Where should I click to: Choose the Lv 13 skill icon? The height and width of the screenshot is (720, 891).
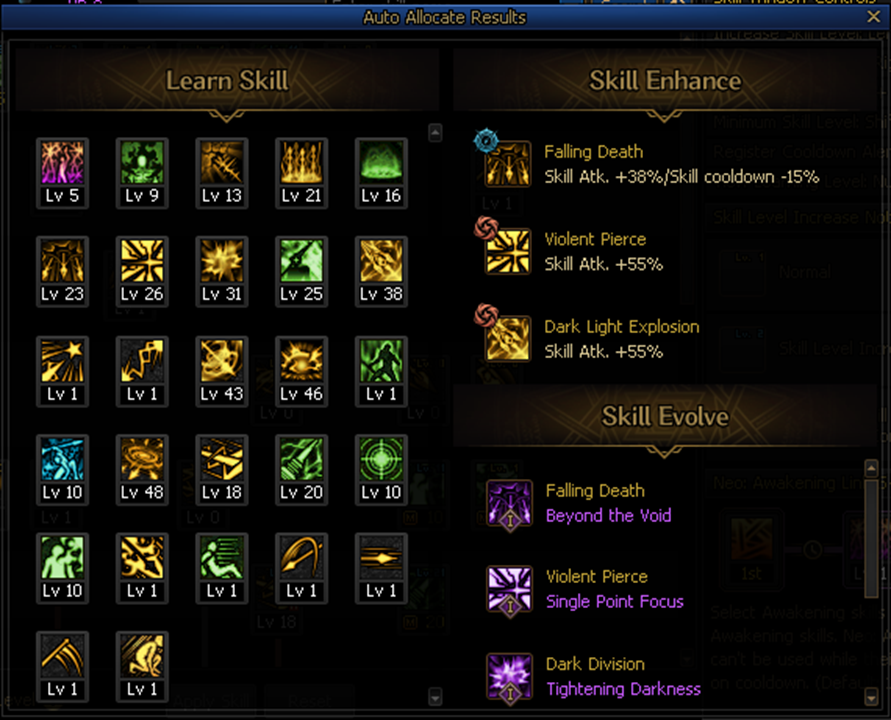tap(222, 163)
